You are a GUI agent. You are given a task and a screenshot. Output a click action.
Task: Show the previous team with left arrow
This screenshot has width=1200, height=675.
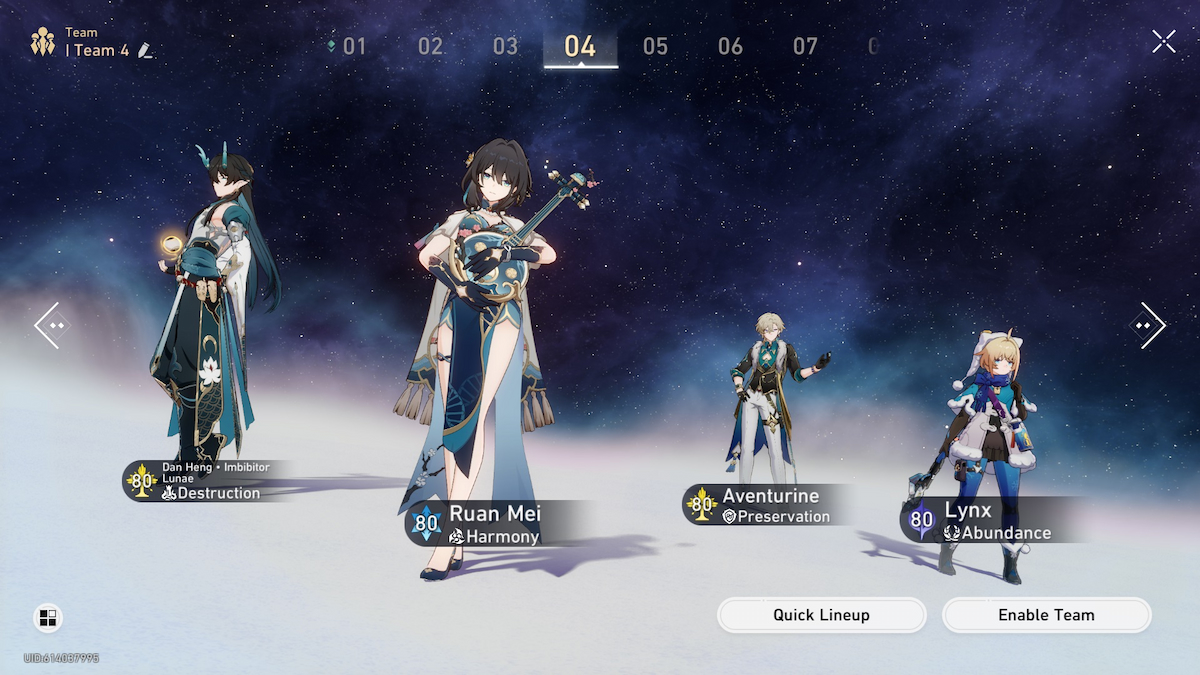(51, 325)
